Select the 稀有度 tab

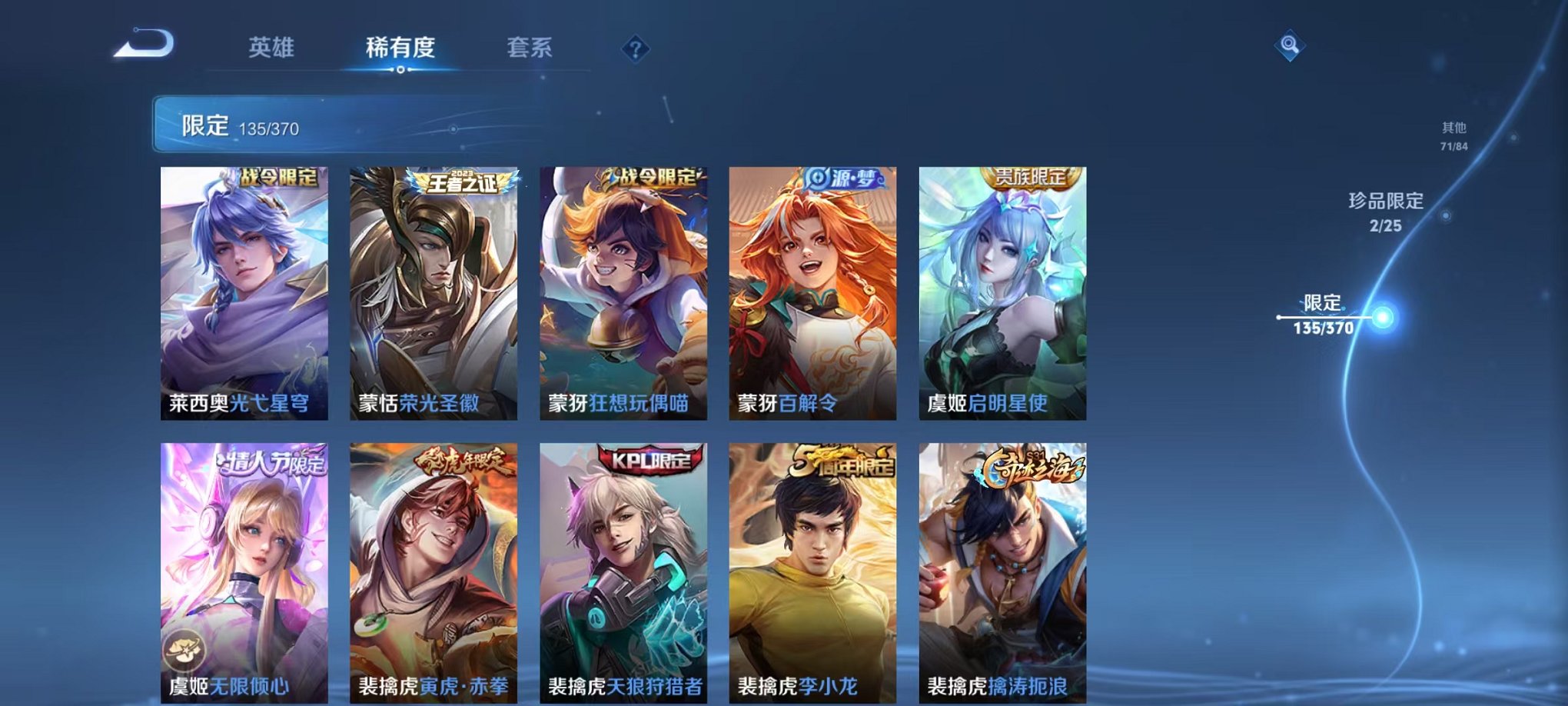pos(400,48)
